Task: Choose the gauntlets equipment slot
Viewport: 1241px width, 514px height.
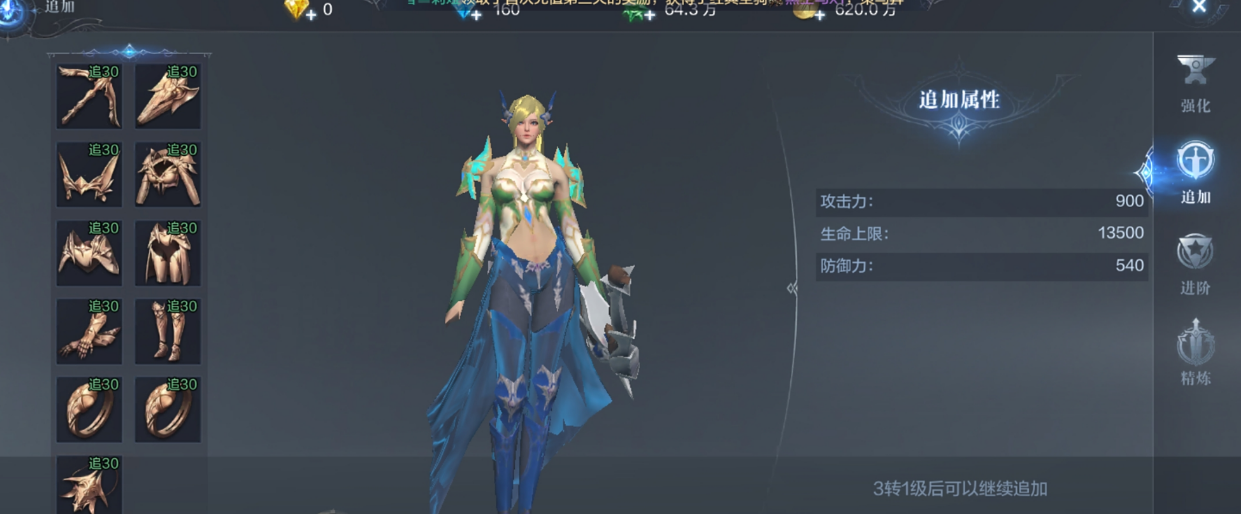Action: coord(89,331)
